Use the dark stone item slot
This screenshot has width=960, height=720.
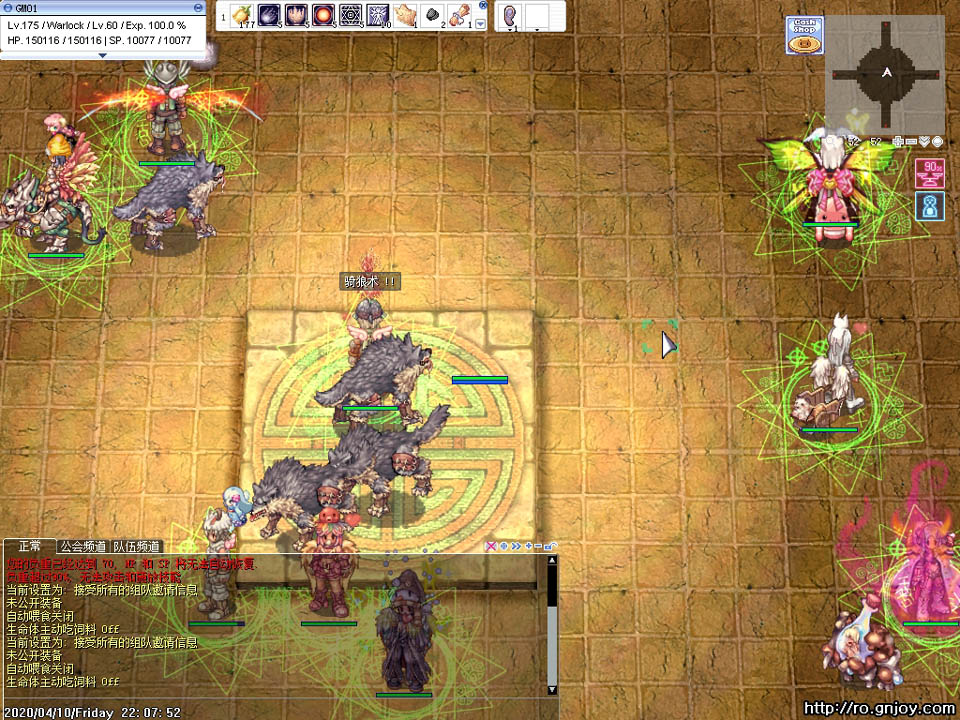(x=433, y=15)
